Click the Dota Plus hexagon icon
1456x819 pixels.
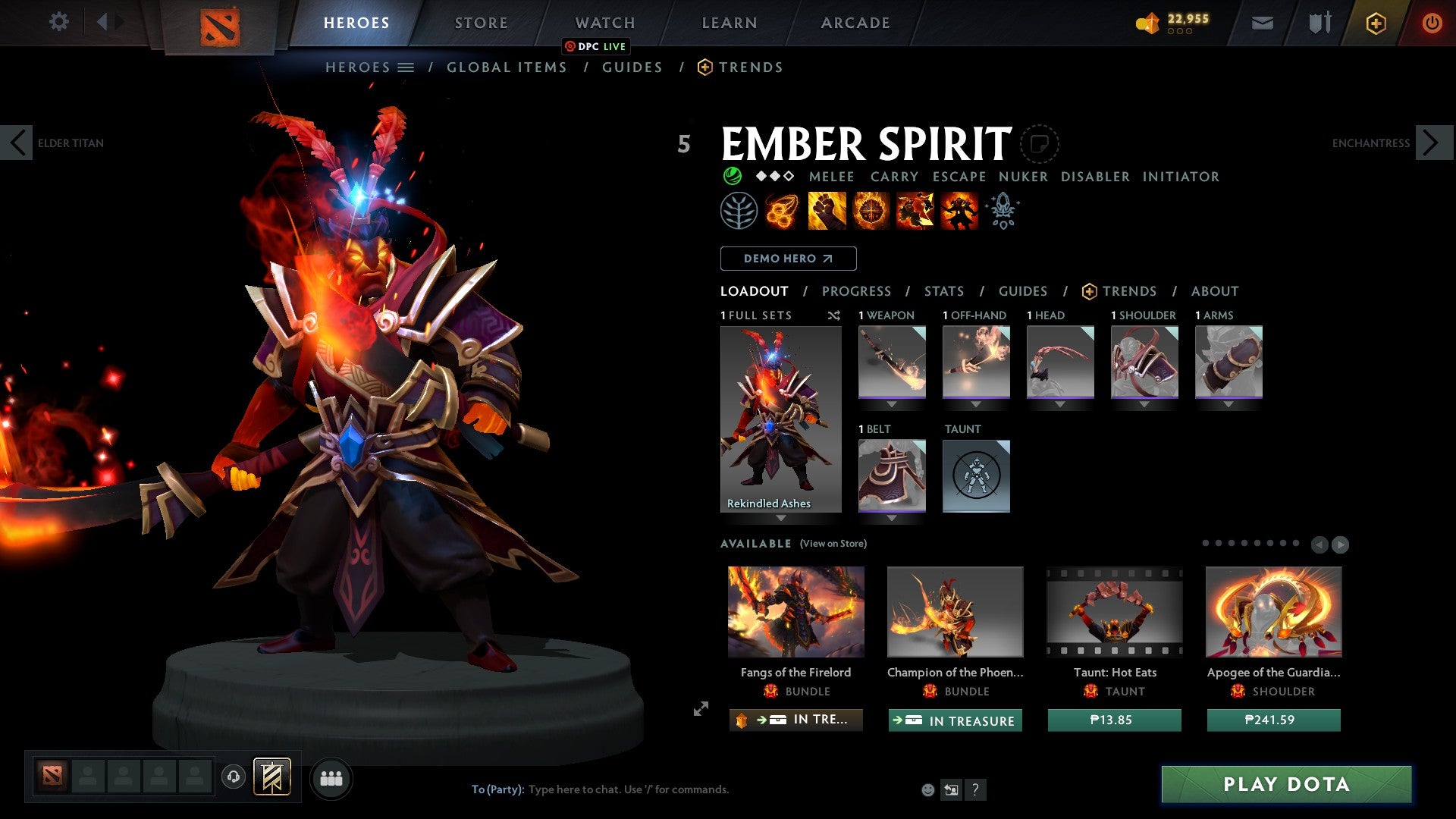[x=1375, y=23]
